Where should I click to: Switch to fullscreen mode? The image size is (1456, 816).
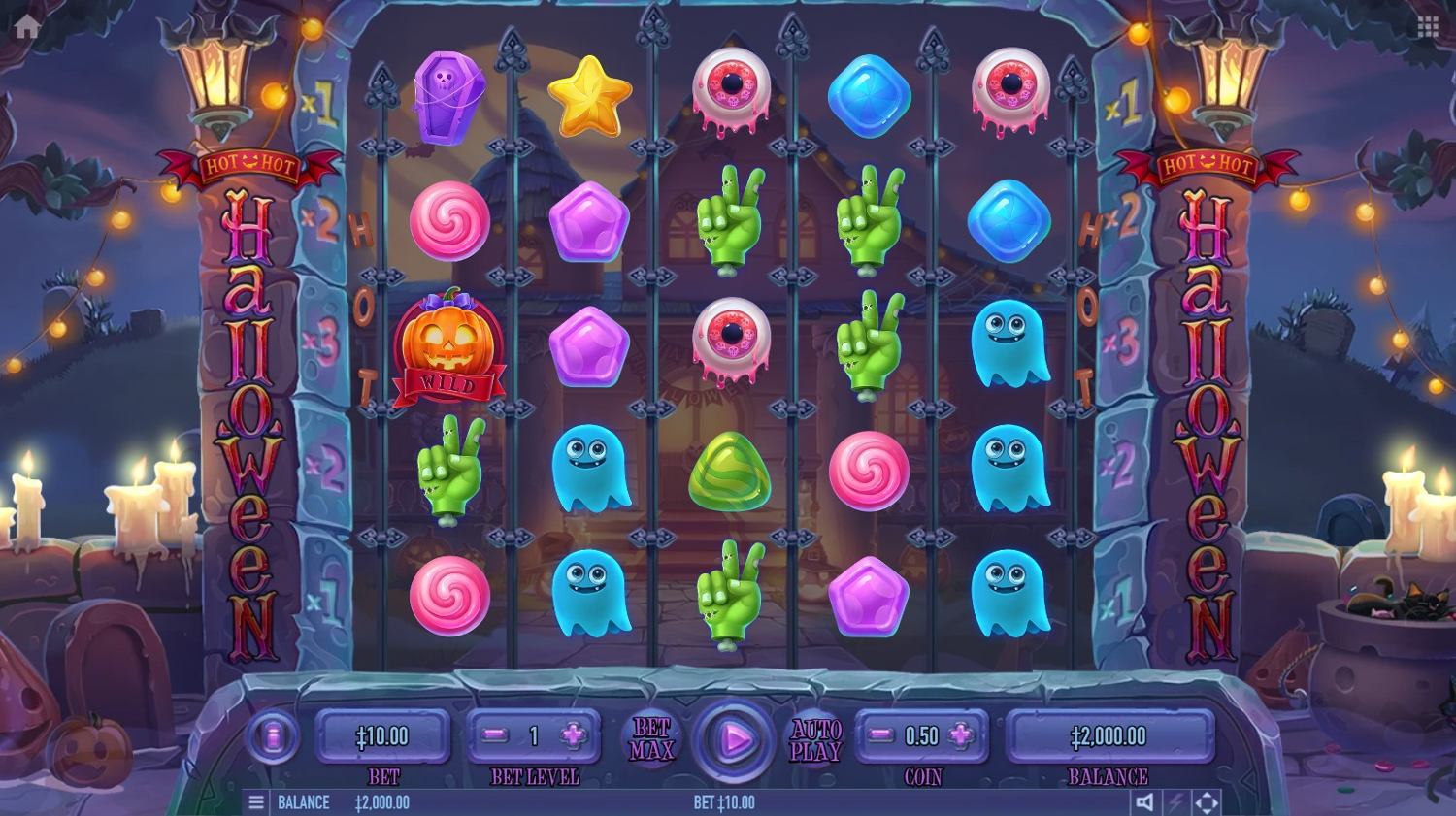1207,802
